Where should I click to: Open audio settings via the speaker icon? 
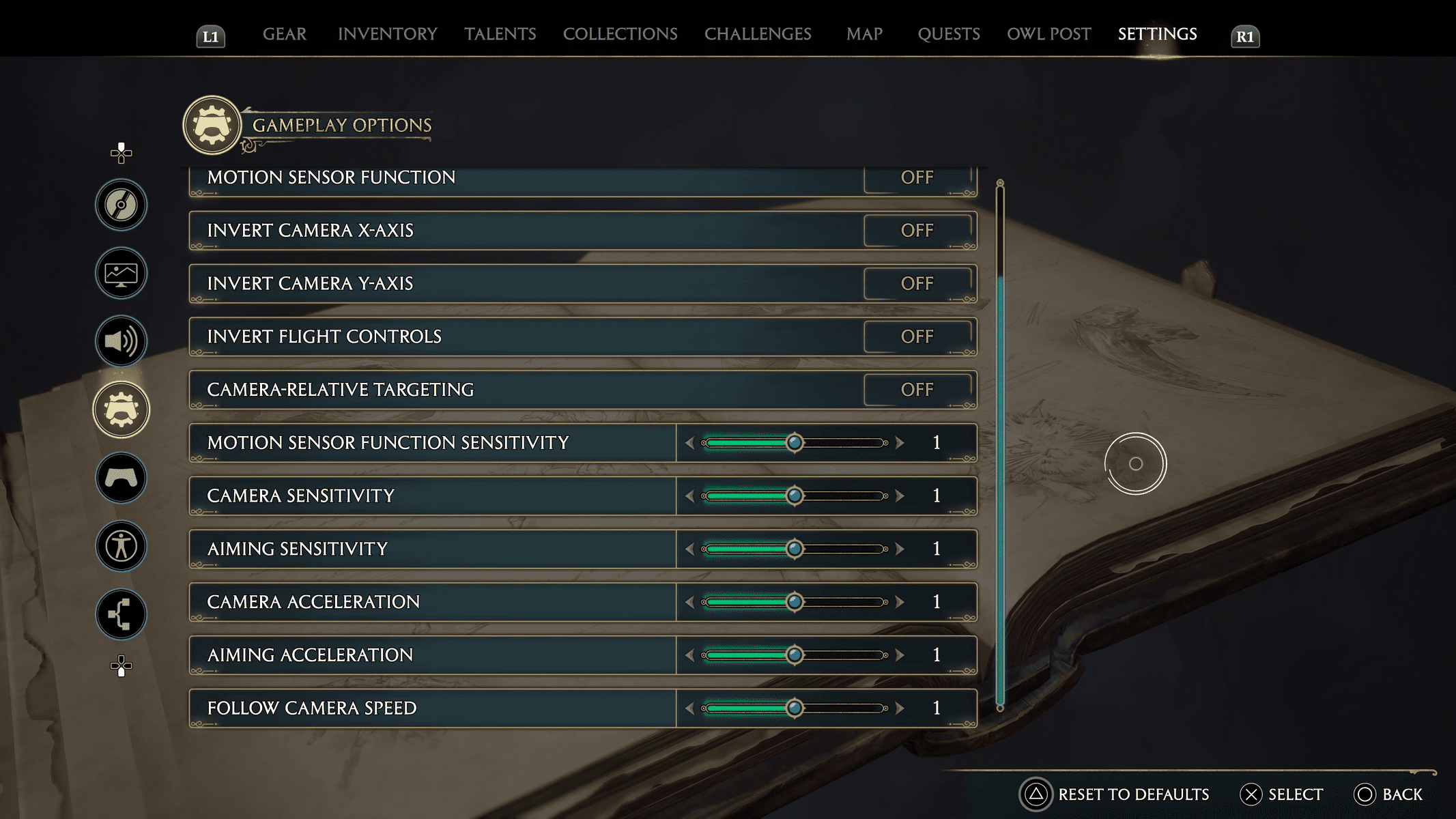tap(120, 341)
